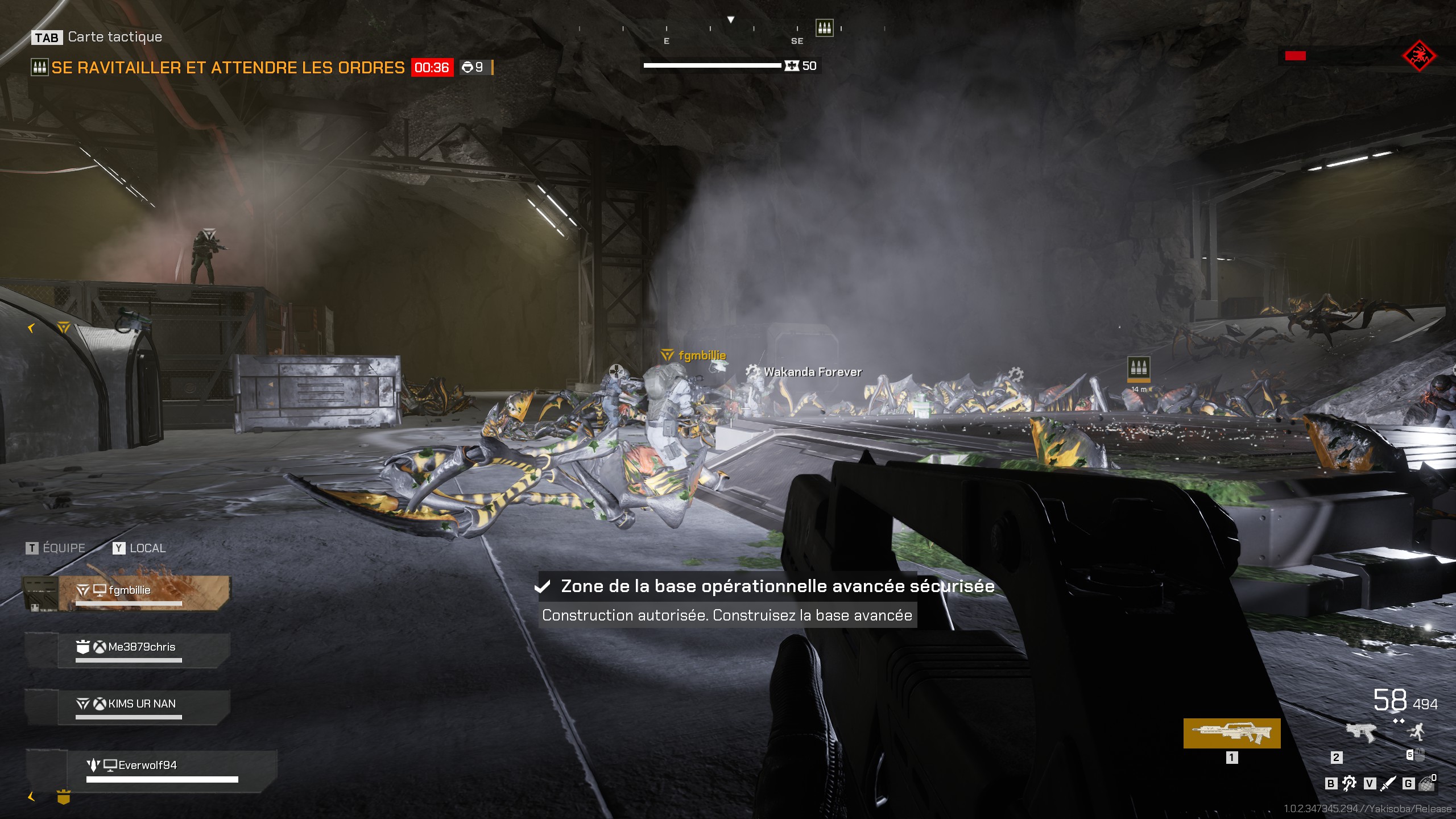Choose the combat knife melee icon

(x=1388, y=784)
